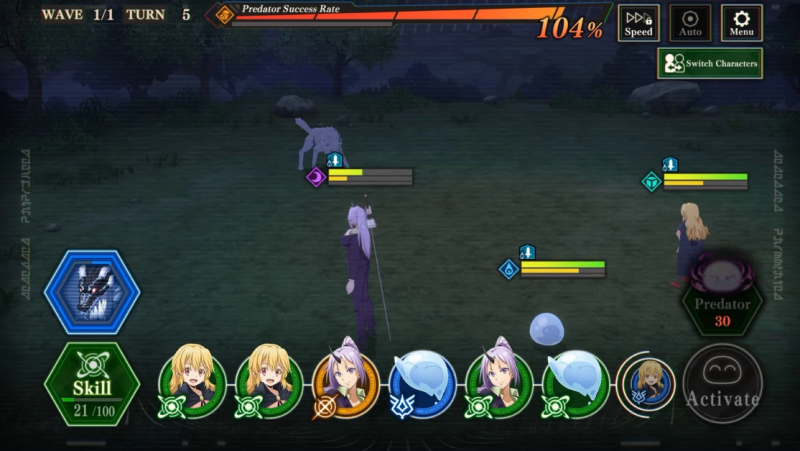Image resolution: width=800 pixels, height=451 pixels.
Task: Open the battle Menu
Action: pyautogui.click(x=741, y=23)
